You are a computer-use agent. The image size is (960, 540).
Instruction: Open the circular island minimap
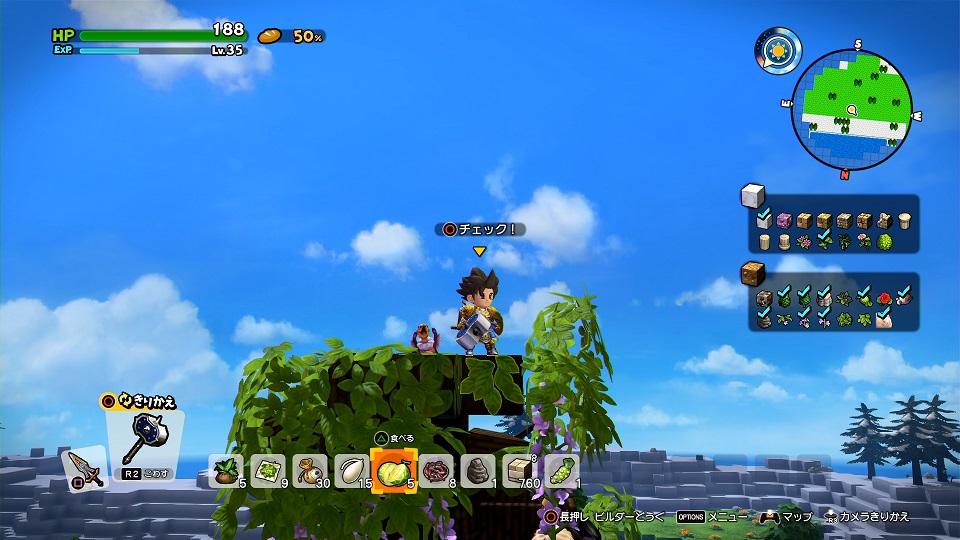click(x=851, y=108)
